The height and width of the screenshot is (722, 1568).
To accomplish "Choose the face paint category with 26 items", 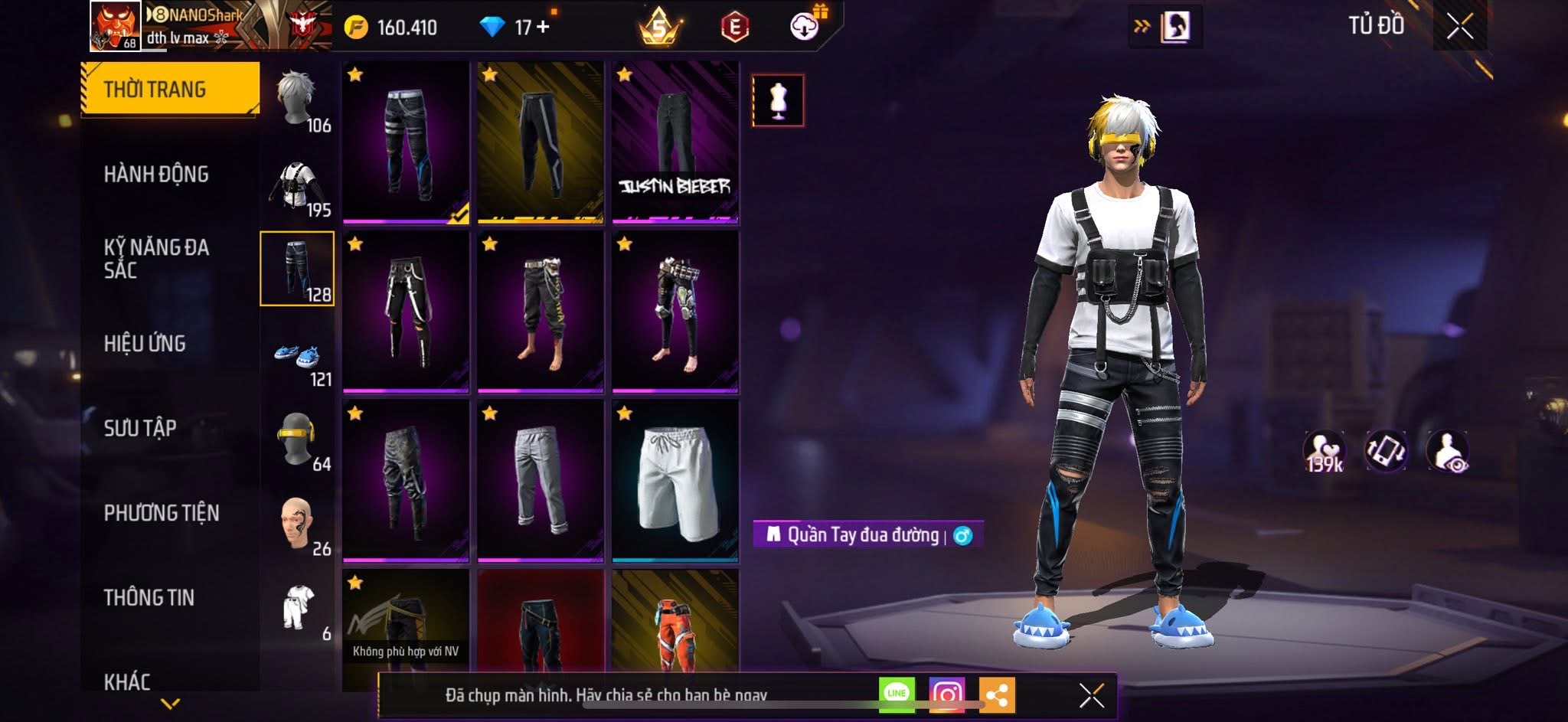I will point(298,524).
